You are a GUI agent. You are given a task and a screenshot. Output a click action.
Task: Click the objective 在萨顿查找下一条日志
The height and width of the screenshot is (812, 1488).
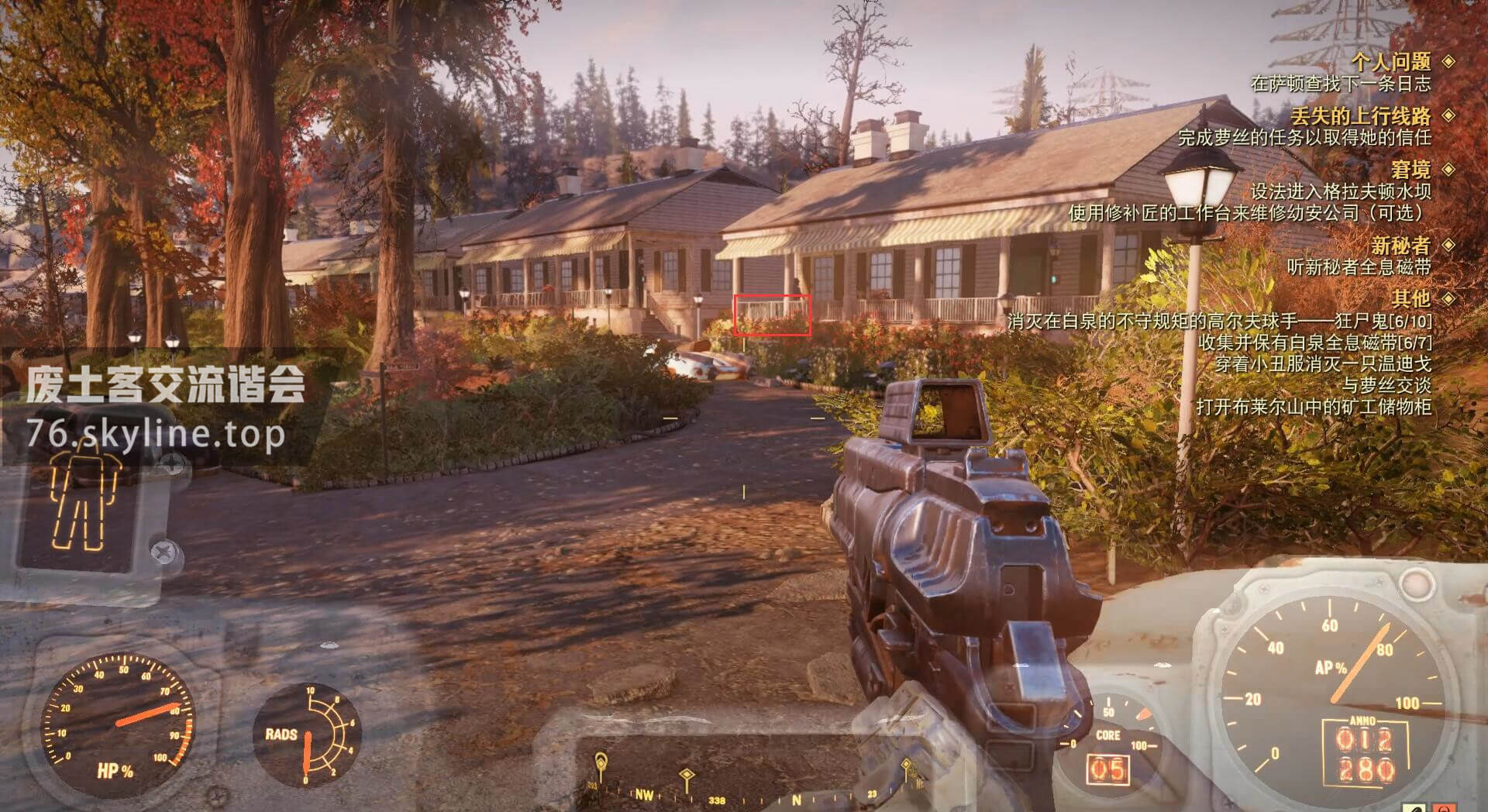pos(1341,83)
